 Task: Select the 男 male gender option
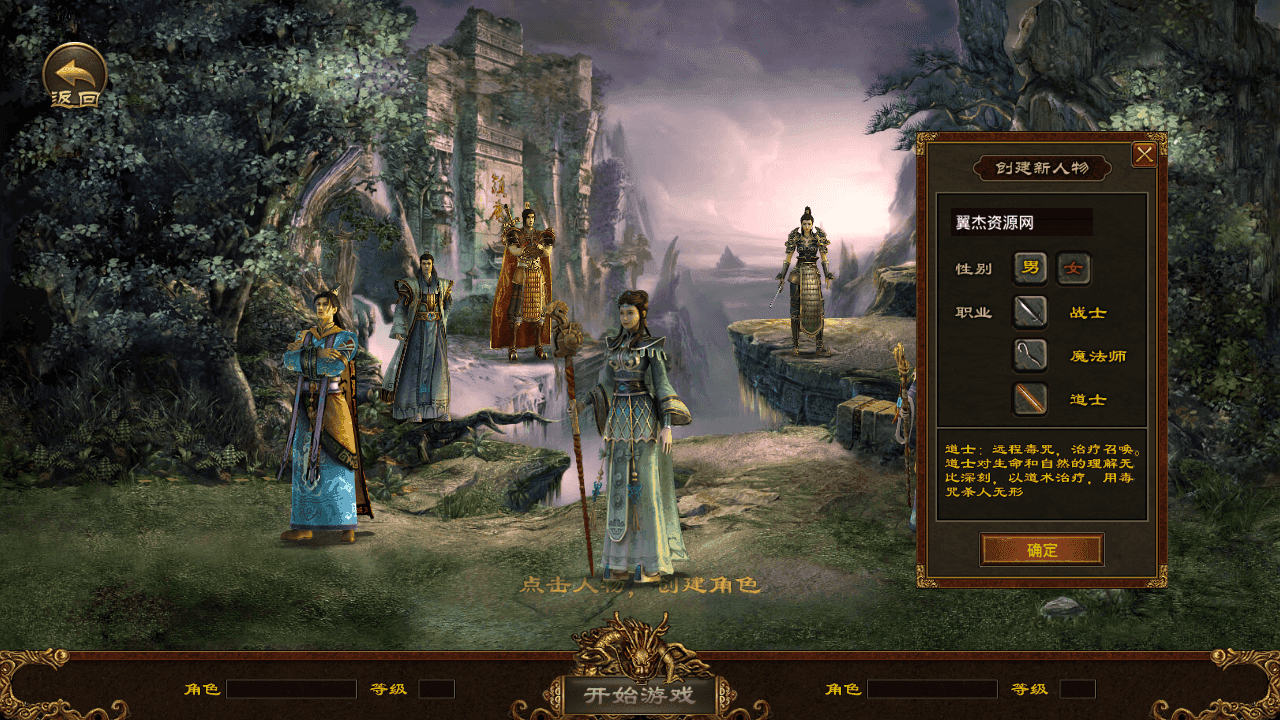point(1031,269)
